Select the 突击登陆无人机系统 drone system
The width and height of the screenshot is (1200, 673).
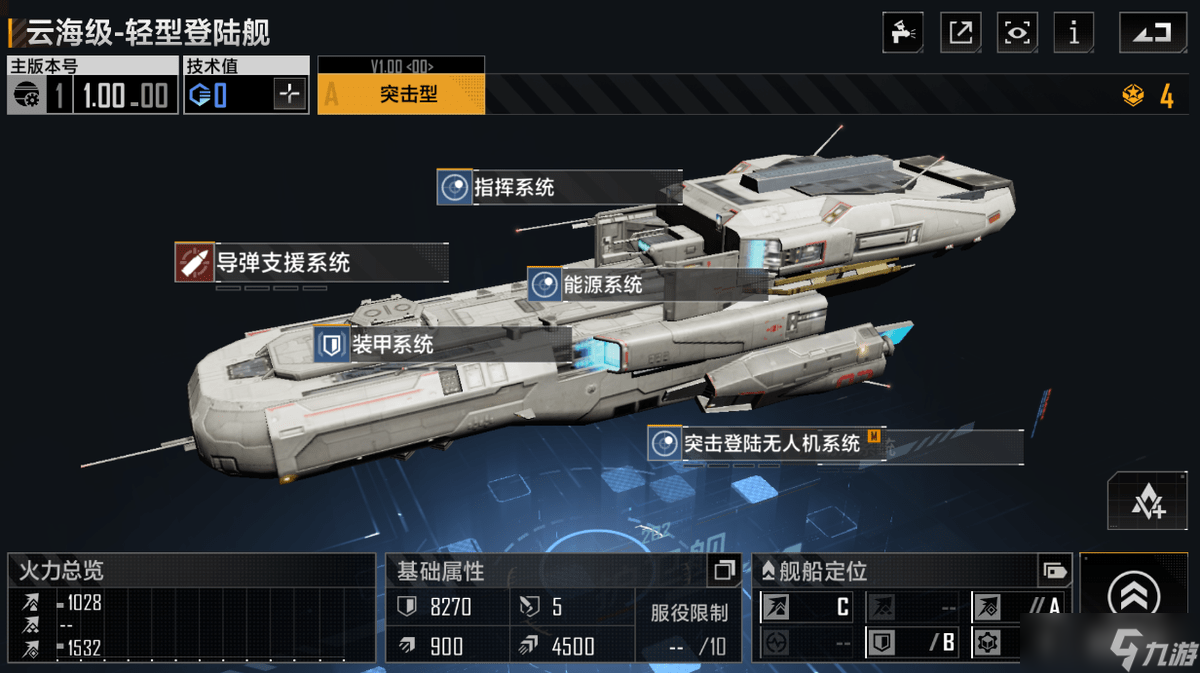coord(770,443)
